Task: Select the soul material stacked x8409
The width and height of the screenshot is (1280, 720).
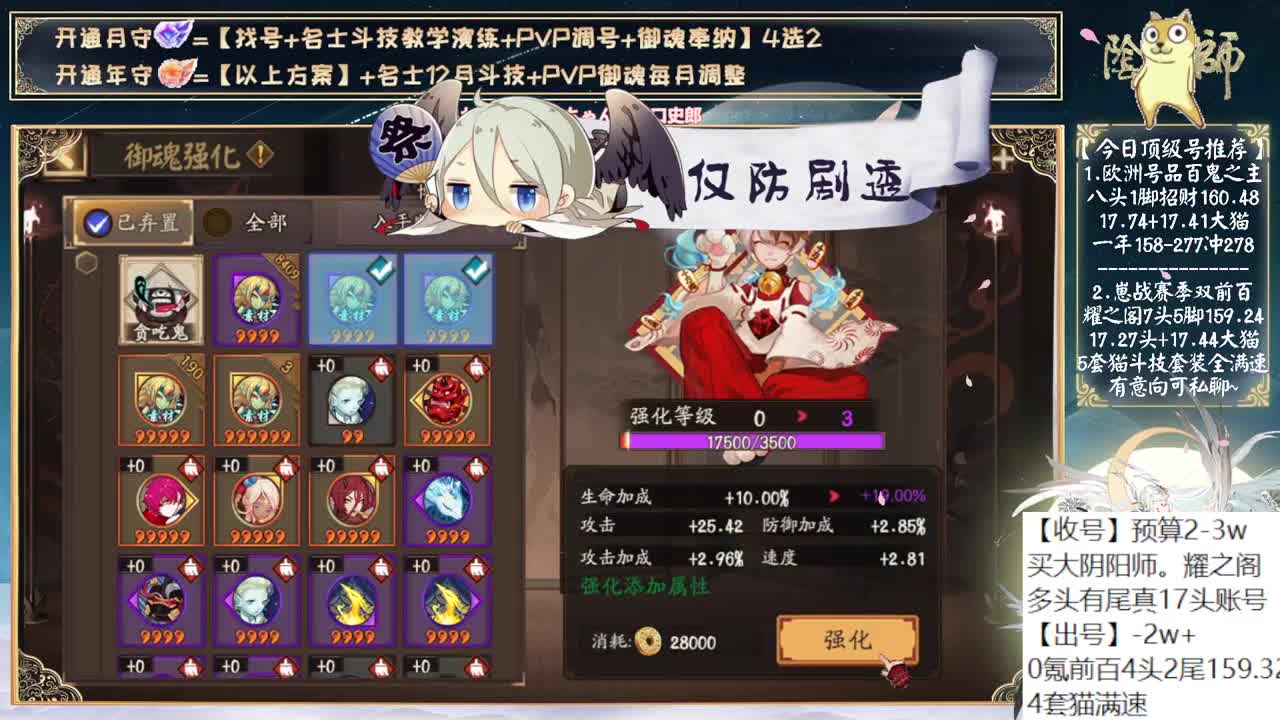Action: (255, 299)
